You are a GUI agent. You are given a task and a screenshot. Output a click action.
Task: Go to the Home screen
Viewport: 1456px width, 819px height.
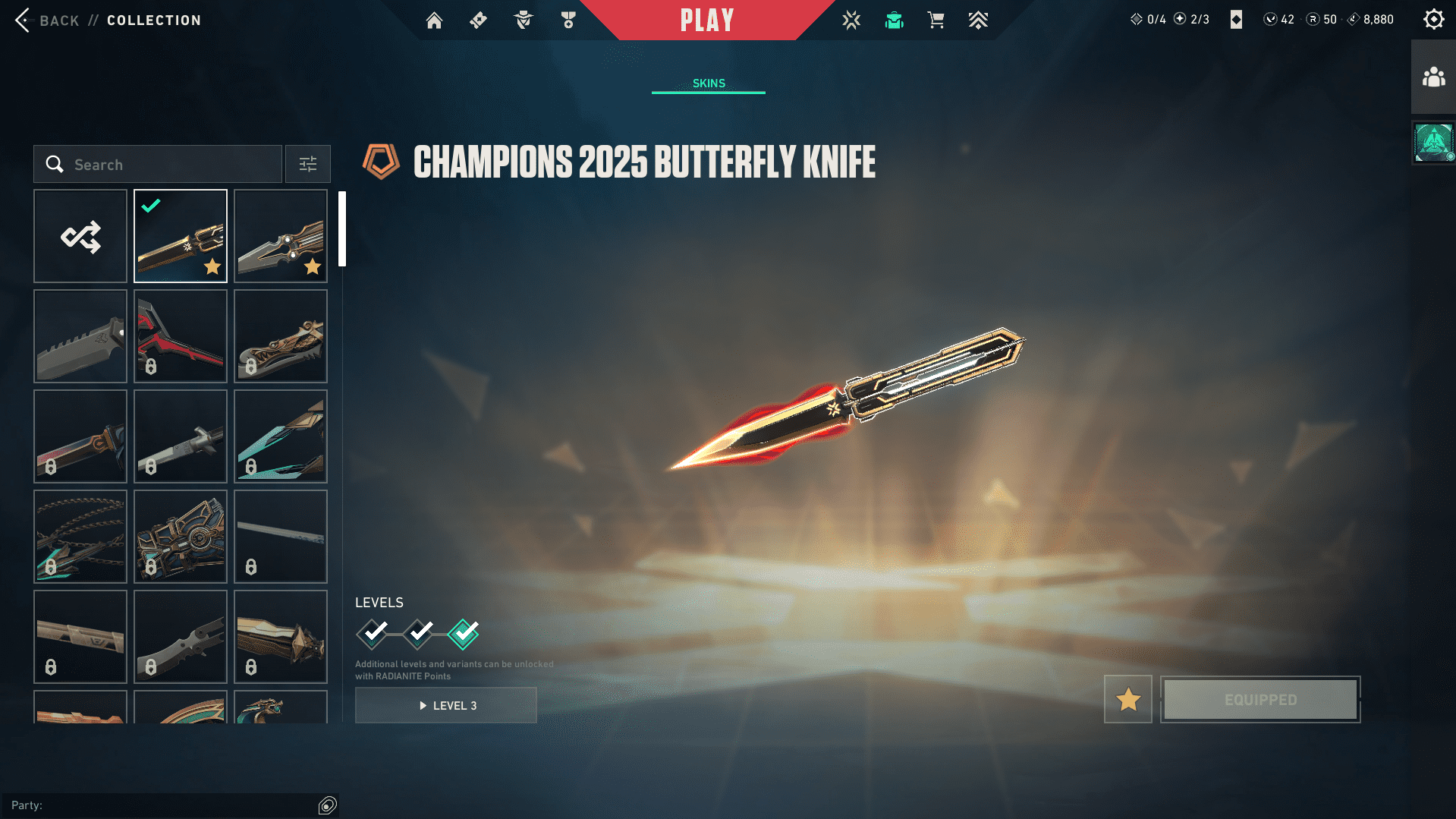click(434, 20)
